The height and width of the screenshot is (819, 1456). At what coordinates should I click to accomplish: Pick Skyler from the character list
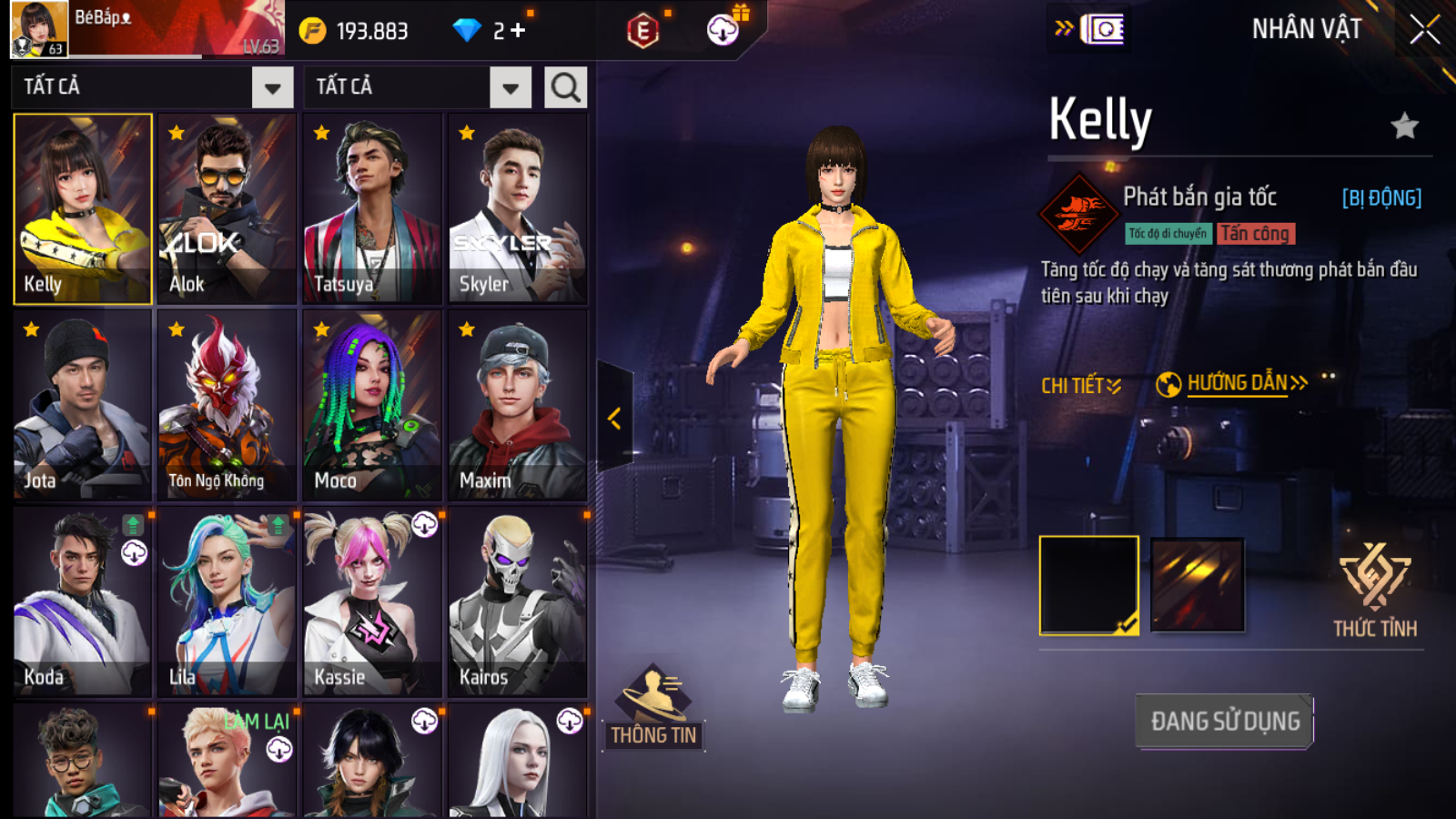pos(517,208)
